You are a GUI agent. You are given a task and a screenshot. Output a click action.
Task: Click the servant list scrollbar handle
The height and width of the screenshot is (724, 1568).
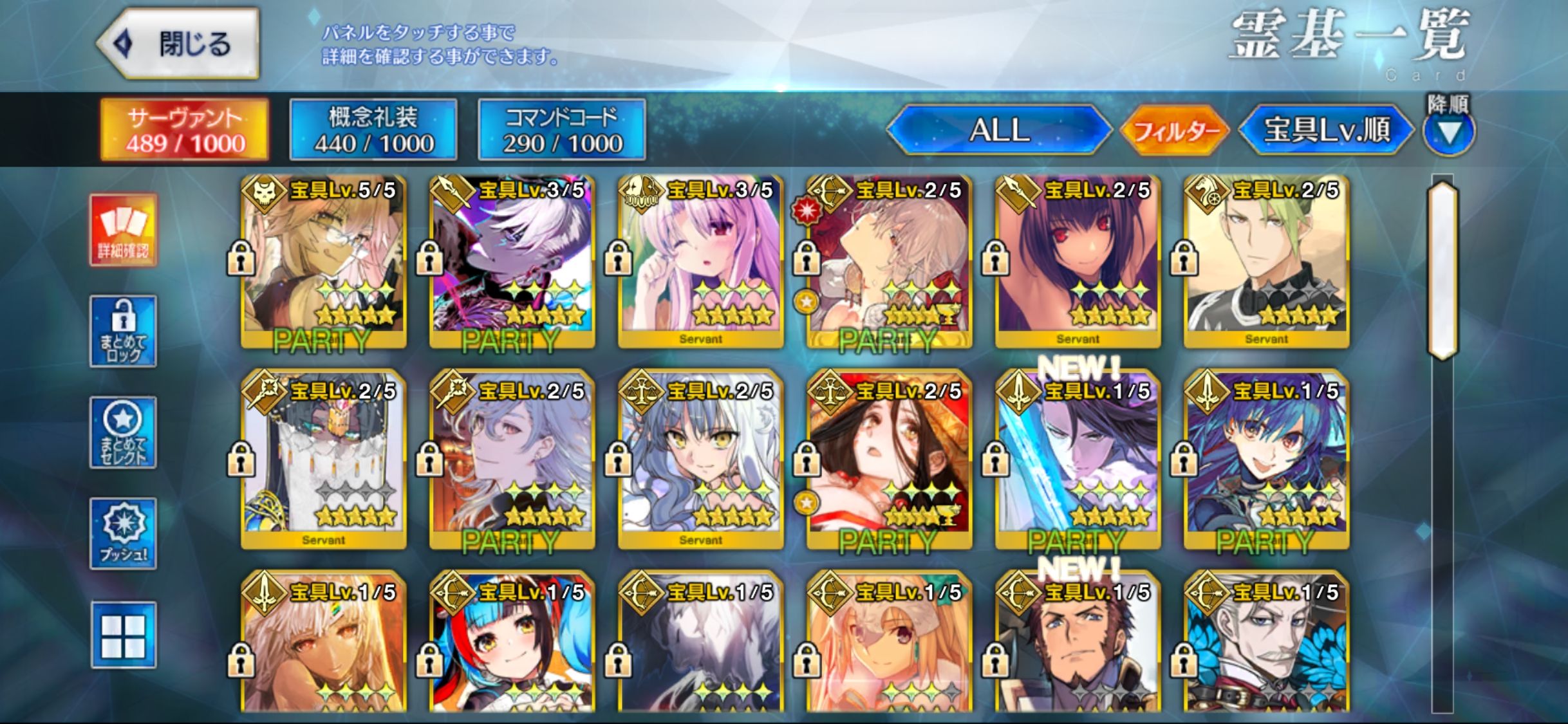click(1442, 270)
